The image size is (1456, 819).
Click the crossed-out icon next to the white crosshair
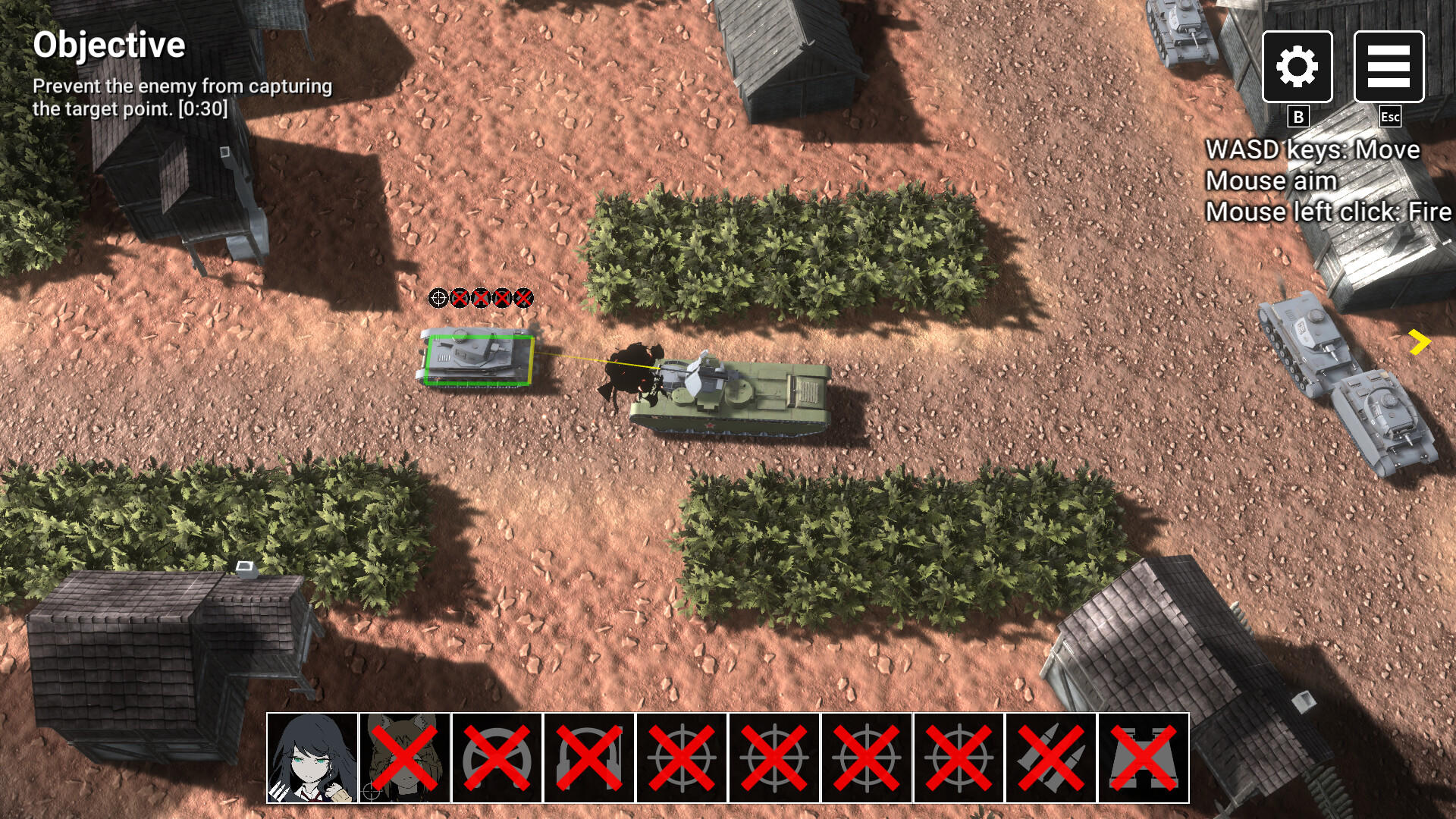click(459, 299)
